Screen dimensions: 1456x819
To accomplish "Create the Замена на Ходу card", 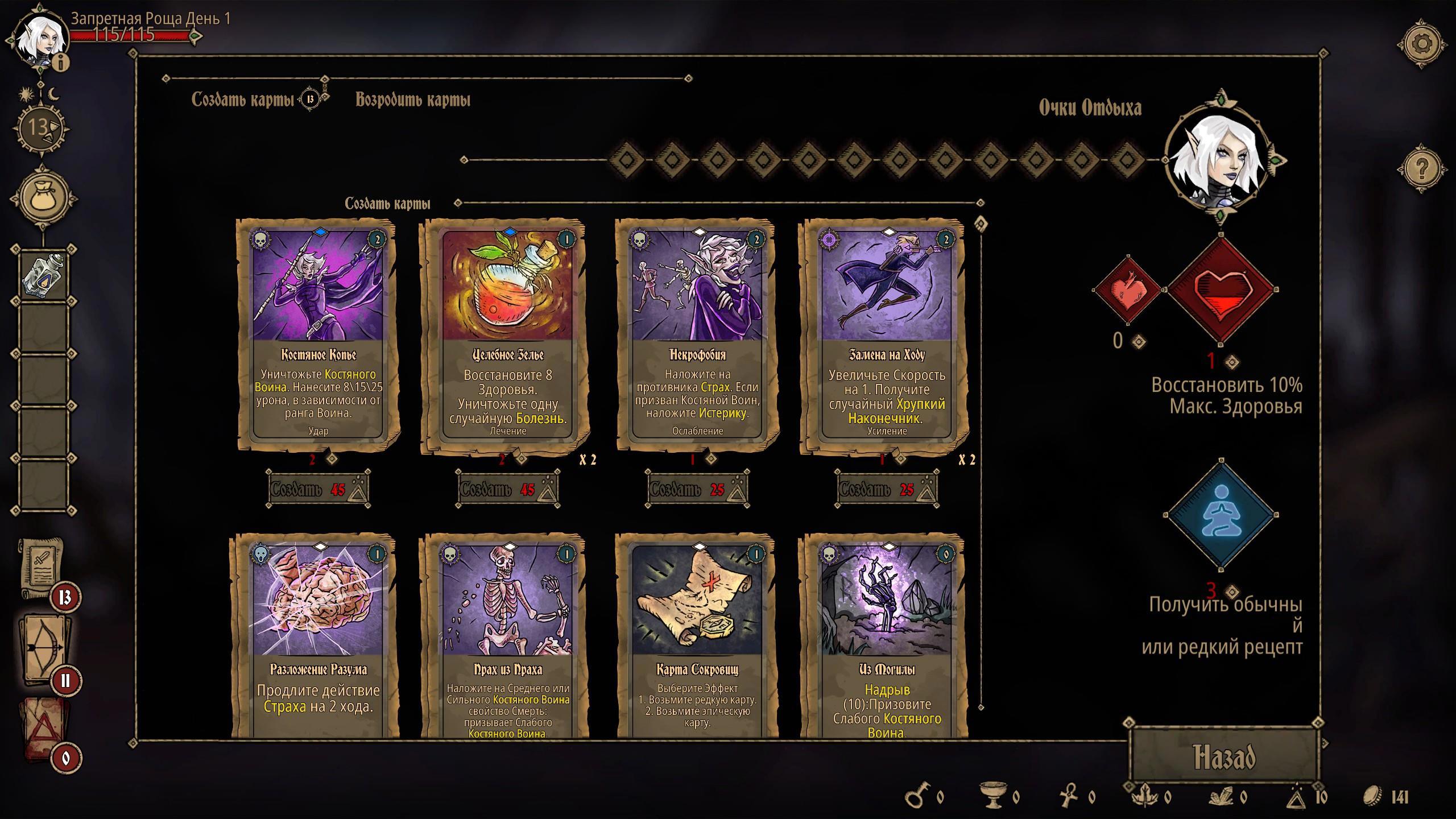I will tap(887, 489).
